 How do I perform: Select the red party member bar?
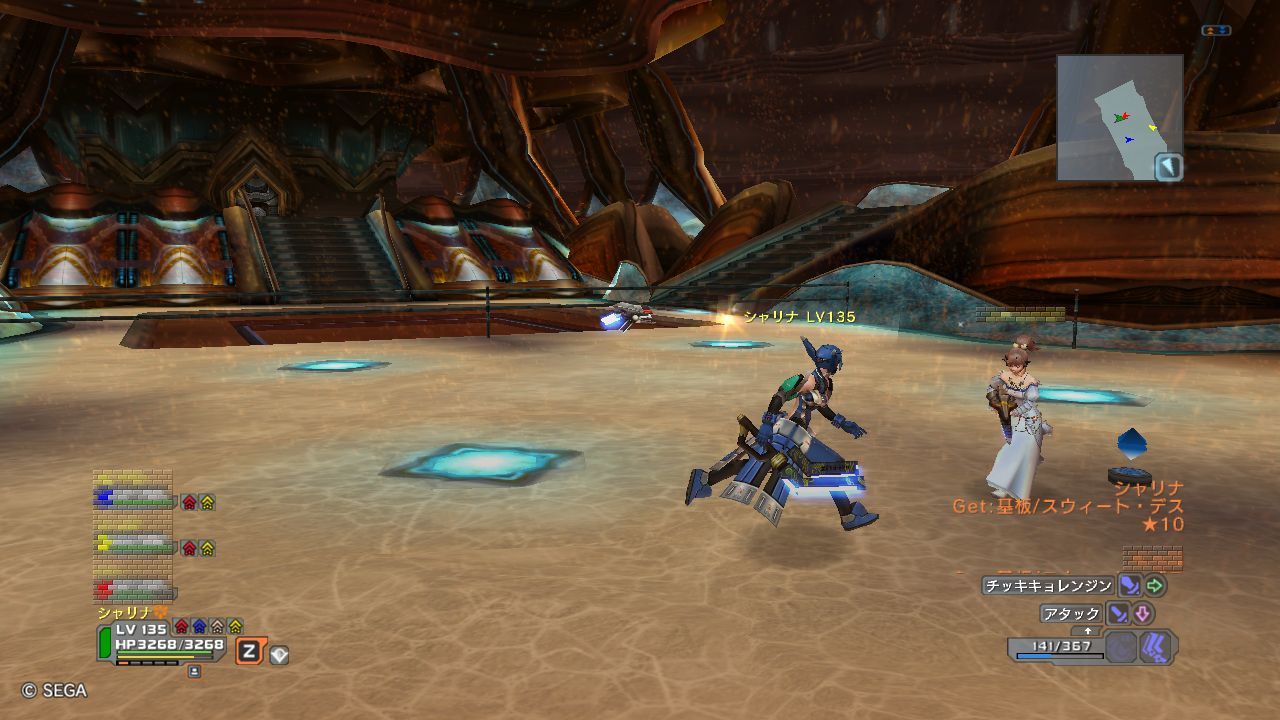tap(135, 588)
